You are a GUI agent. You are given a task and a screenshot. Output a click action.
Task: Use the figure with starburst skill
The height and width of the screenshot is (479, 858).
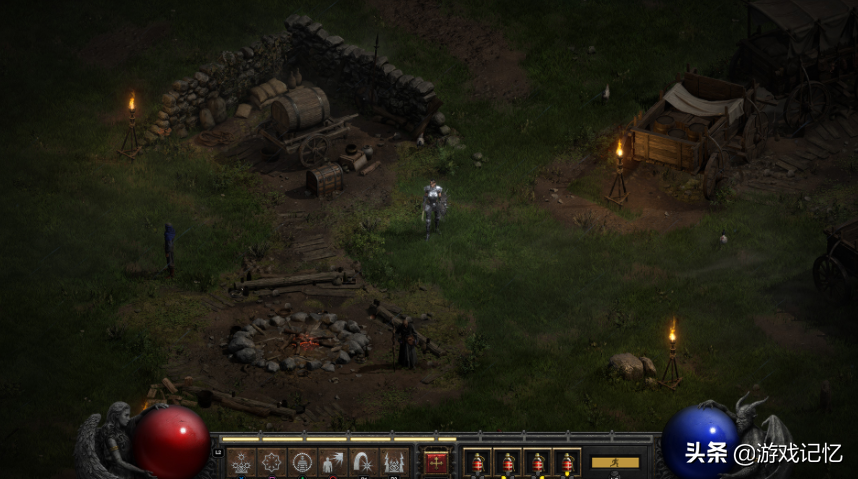tap(332, 462)
